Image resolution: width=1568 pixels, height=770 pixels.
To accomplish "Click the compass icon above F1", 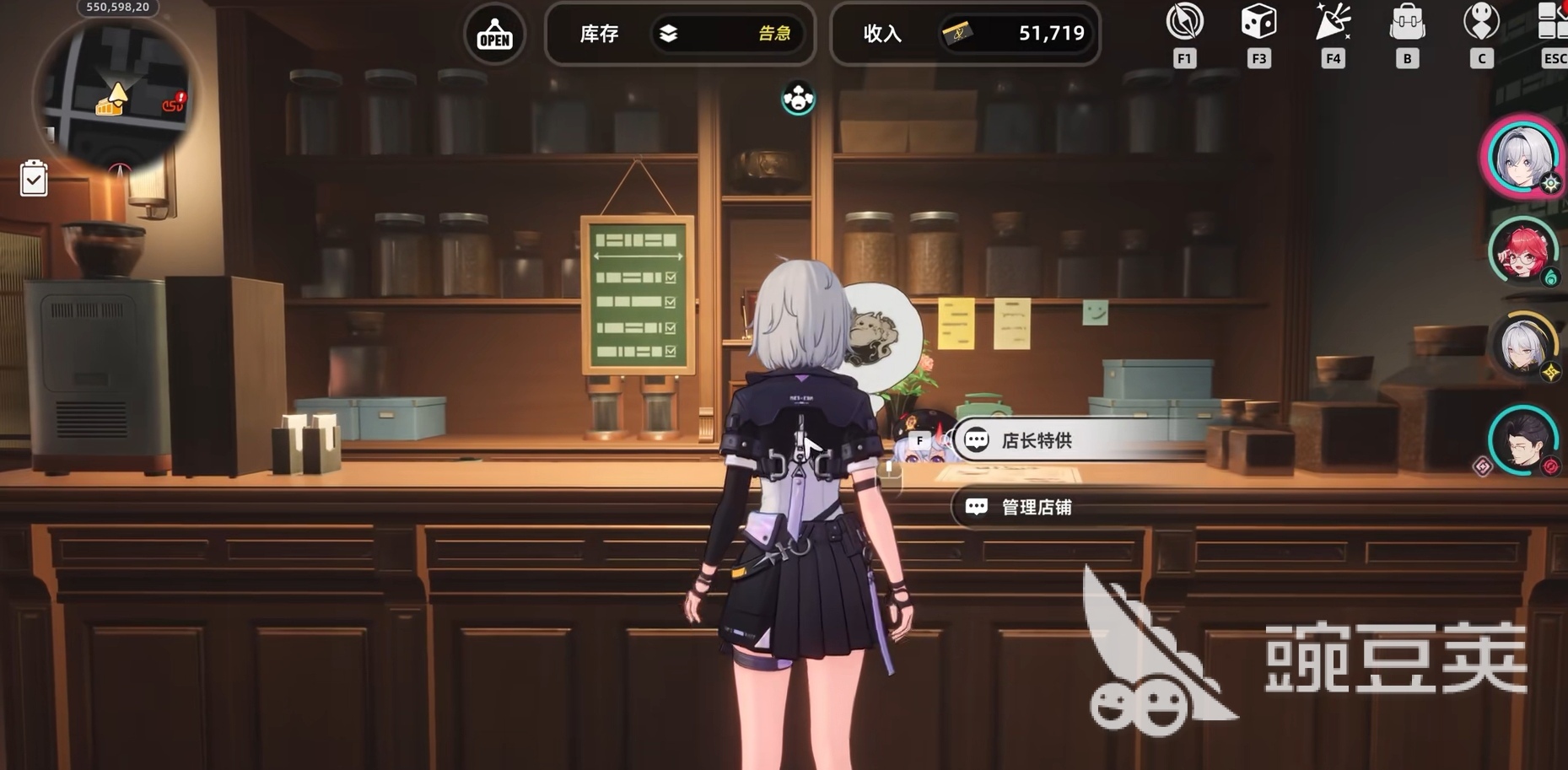I will tap(1184, 22).
